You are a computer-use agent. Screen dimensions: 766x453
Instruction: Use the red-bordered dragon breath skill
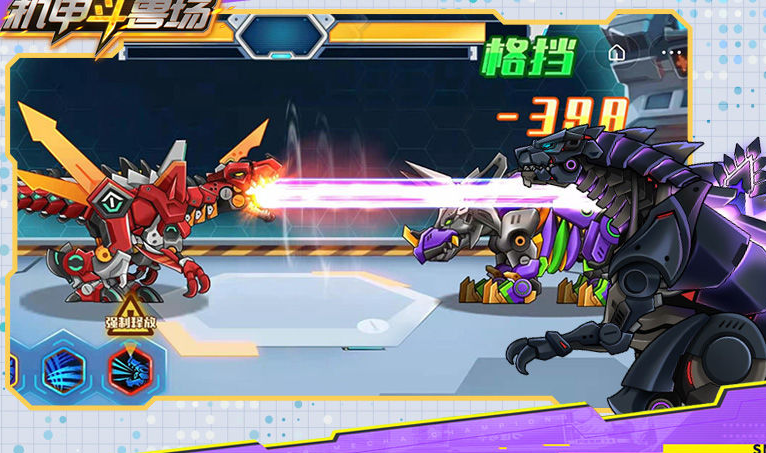click(130, 370)
